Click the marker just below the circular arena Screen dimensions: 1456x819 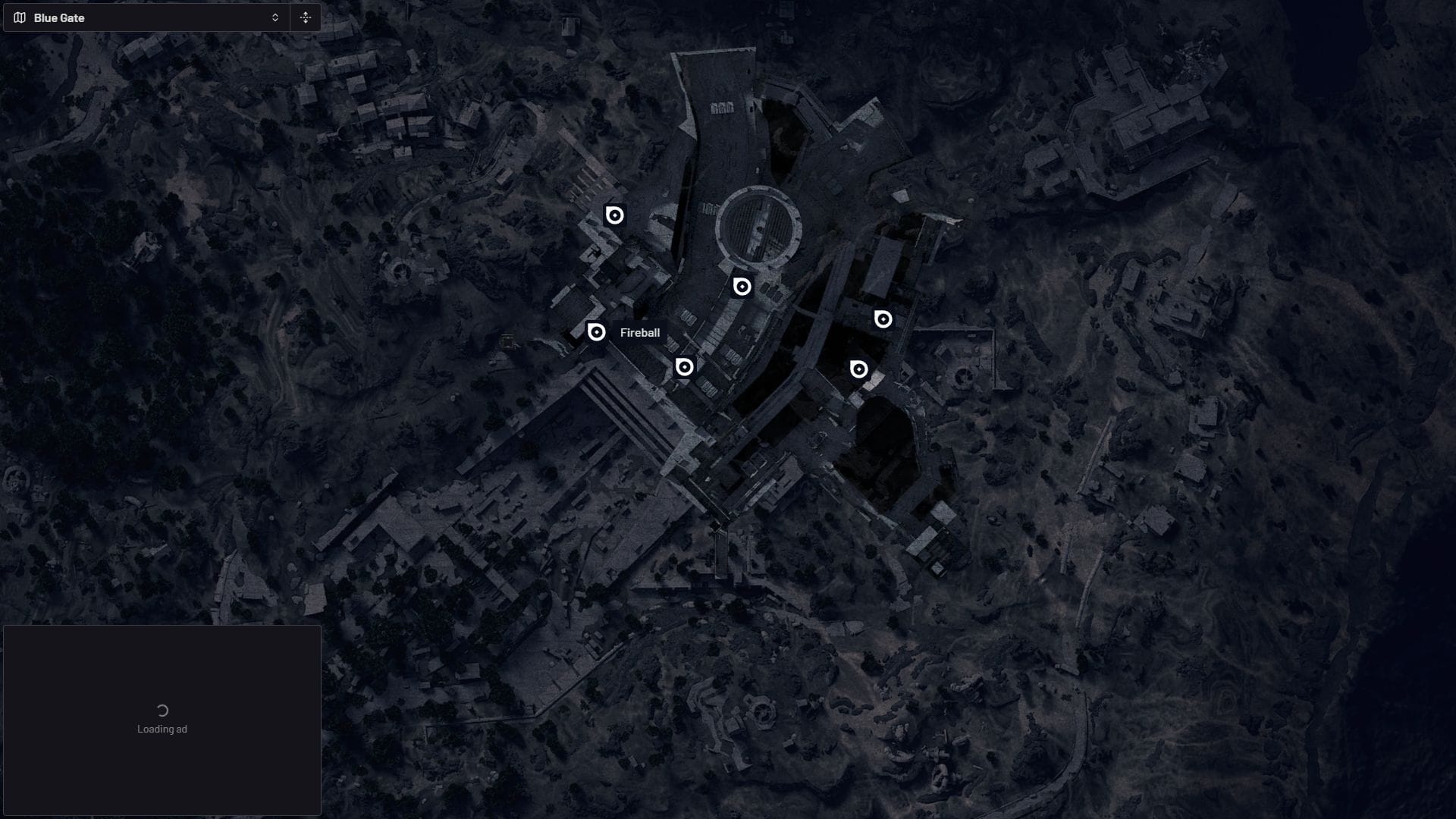click(x=741, y=287)
